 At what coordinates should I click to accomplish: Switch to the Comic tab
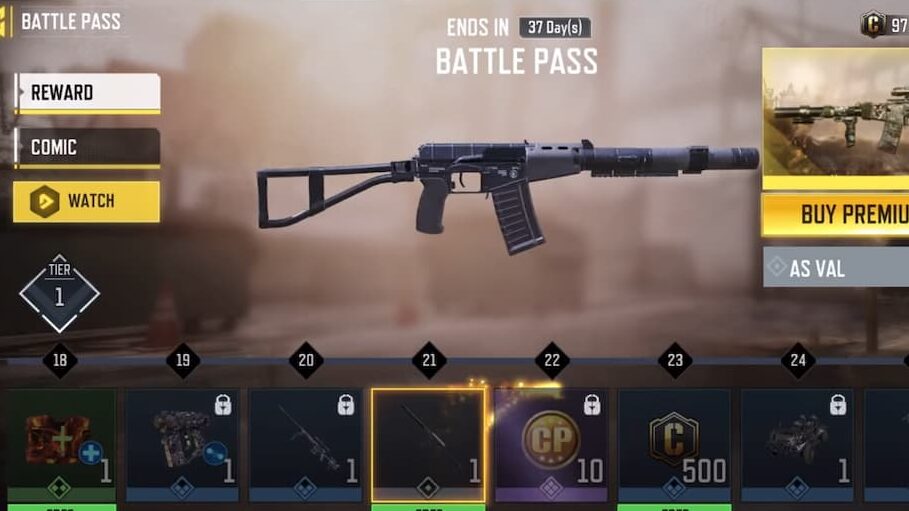pos(87,147)
